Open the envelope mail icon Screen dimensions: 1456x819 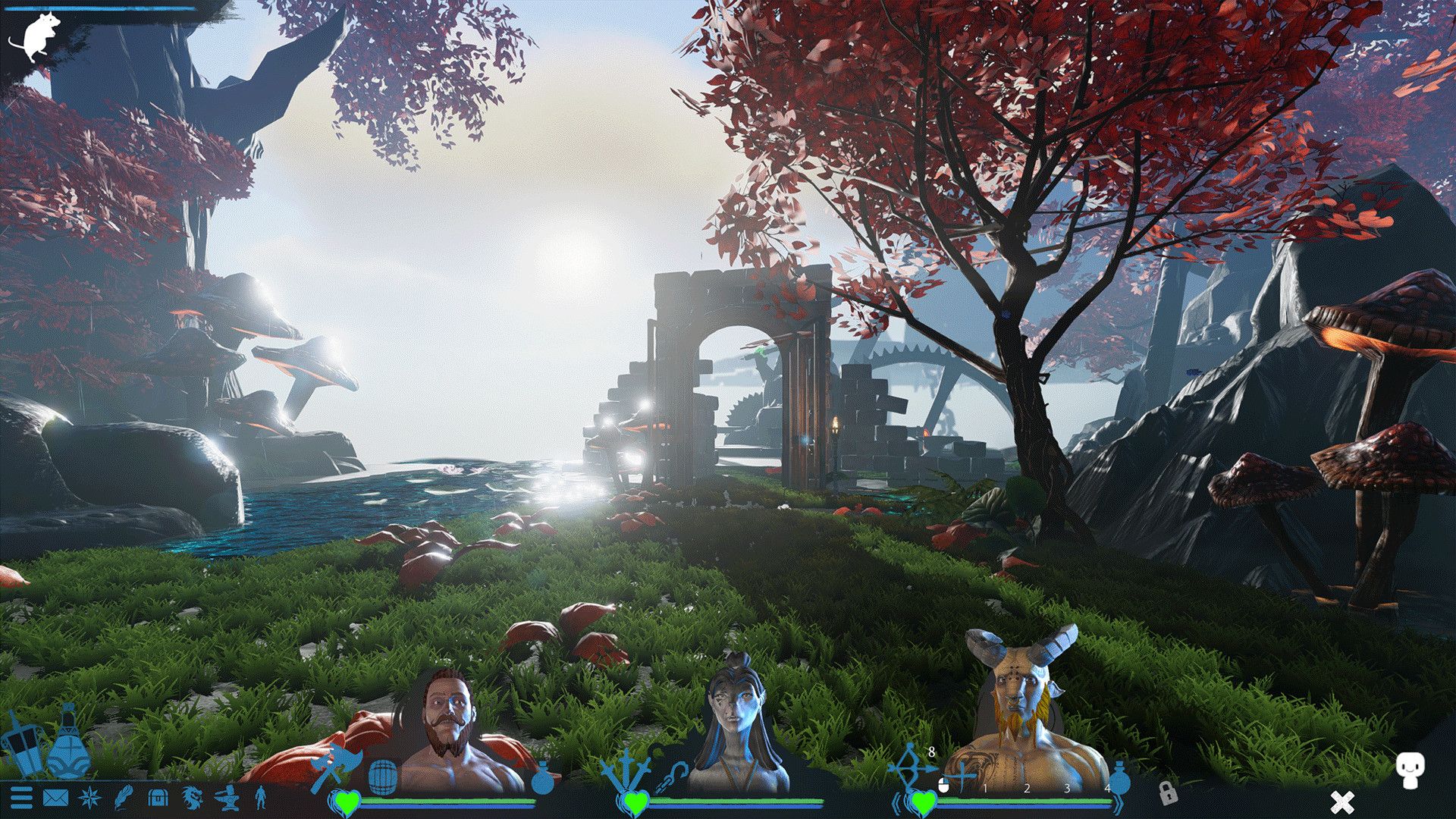(x=55, y=798)
